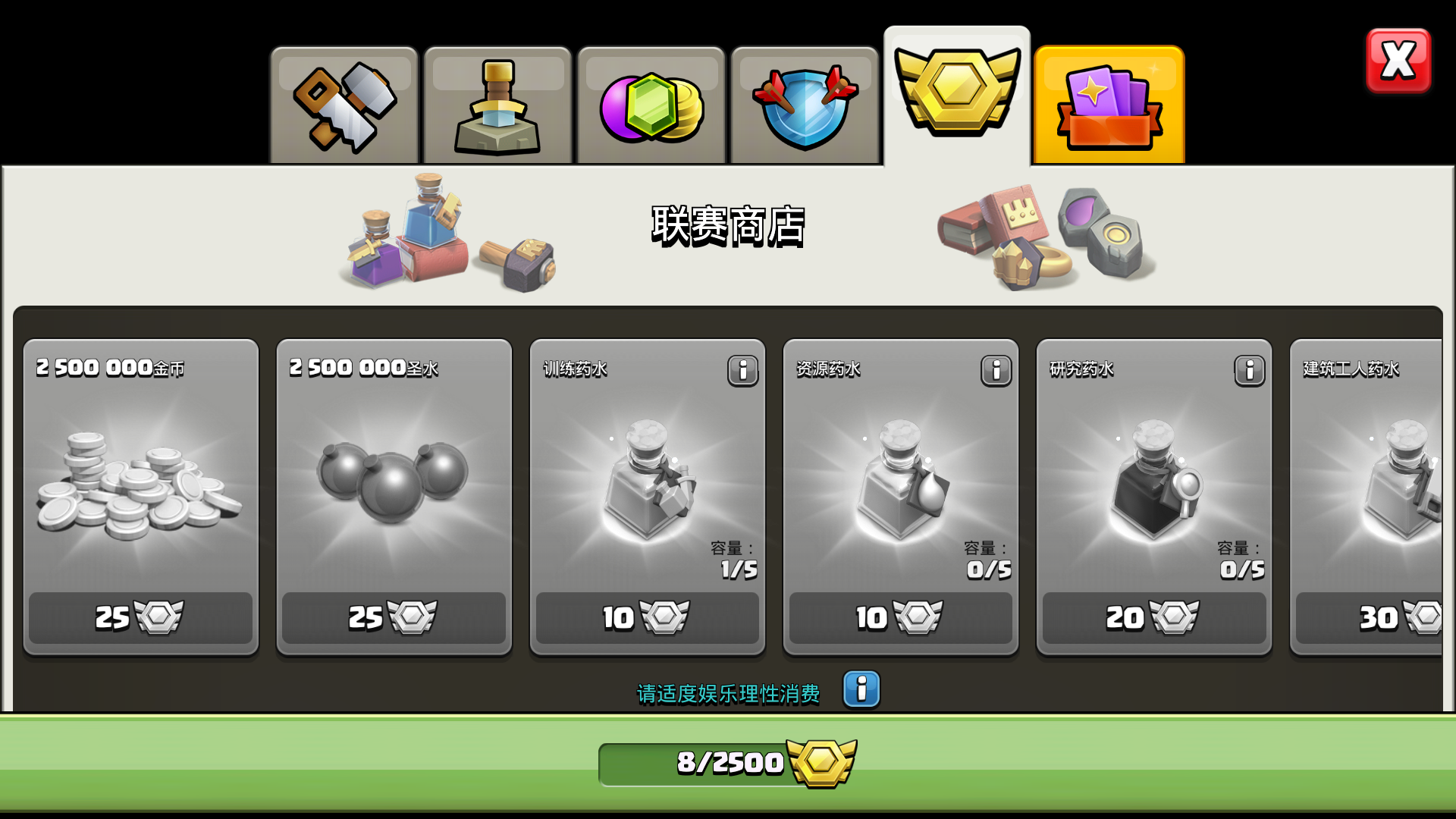Viewport: 1456px width, 819px height.
Task: Open info for 研究药水
Action: click(x=1248, y=371)
